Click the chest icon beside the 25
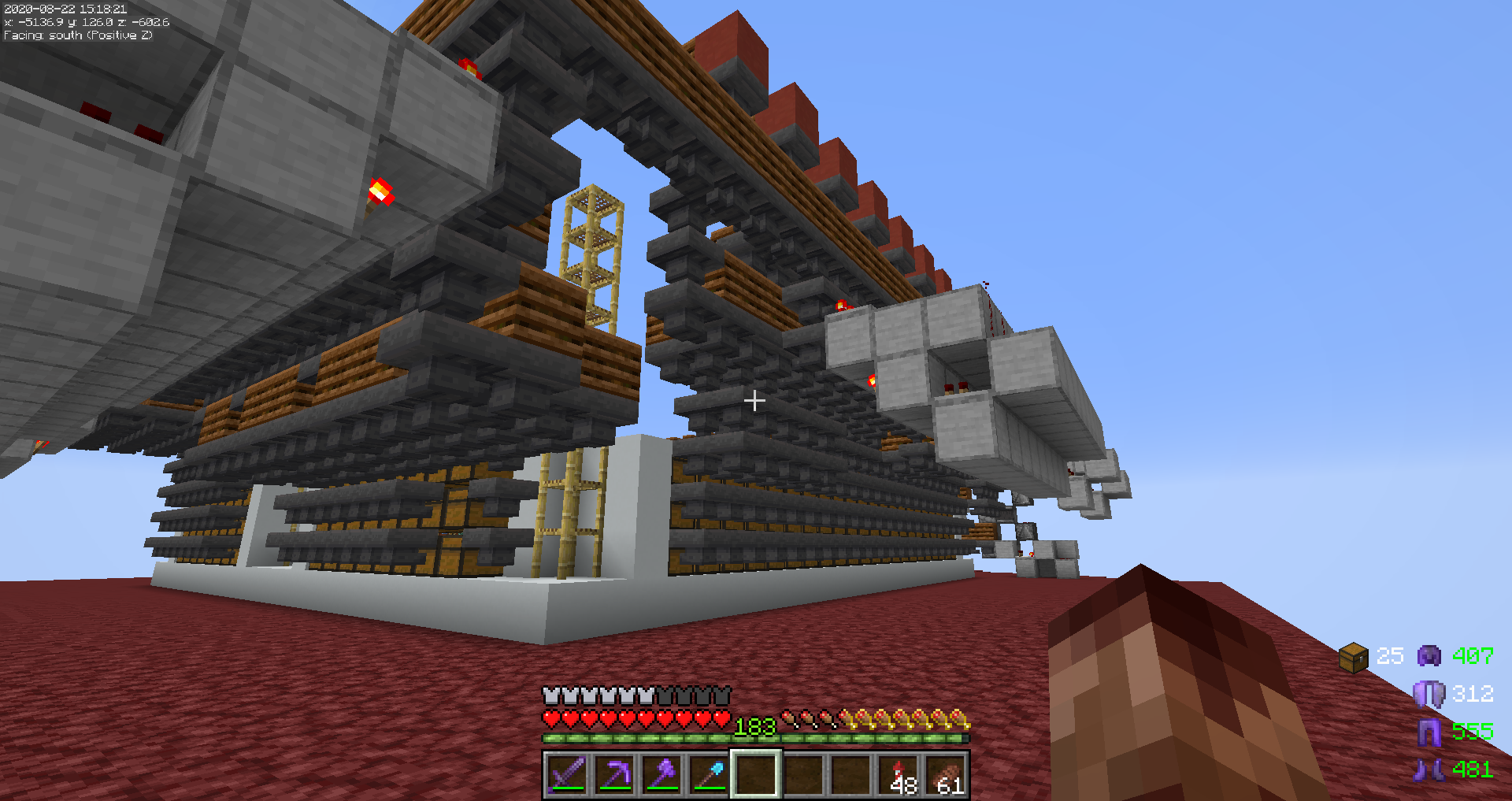 tap(1354, 657)
